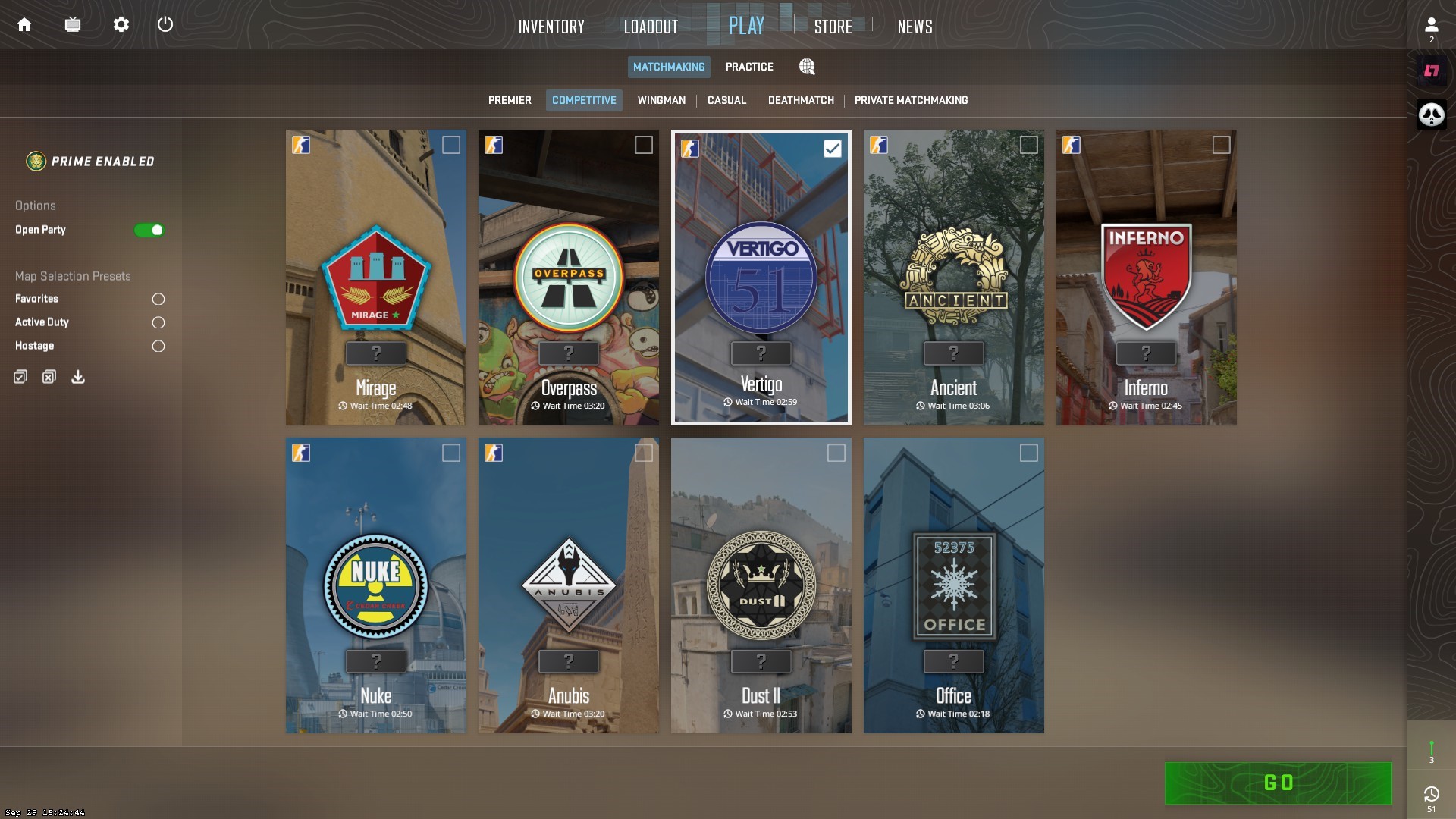Open the WINGMAN game mode tab
This screenshot has width=1456, height=819.
click(x=661, y=100)
